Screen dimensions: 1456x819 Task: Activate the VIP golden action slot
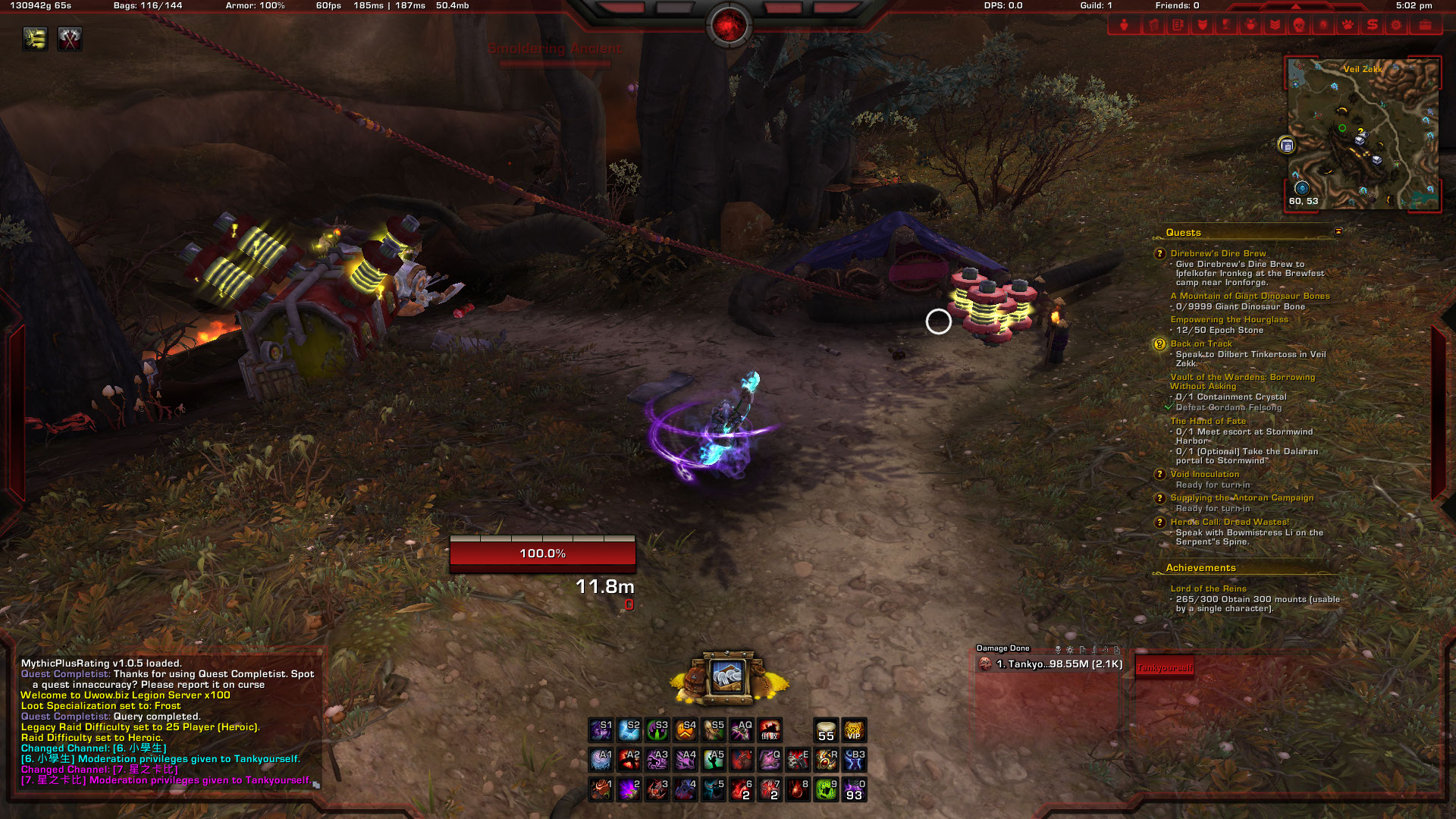854,730
